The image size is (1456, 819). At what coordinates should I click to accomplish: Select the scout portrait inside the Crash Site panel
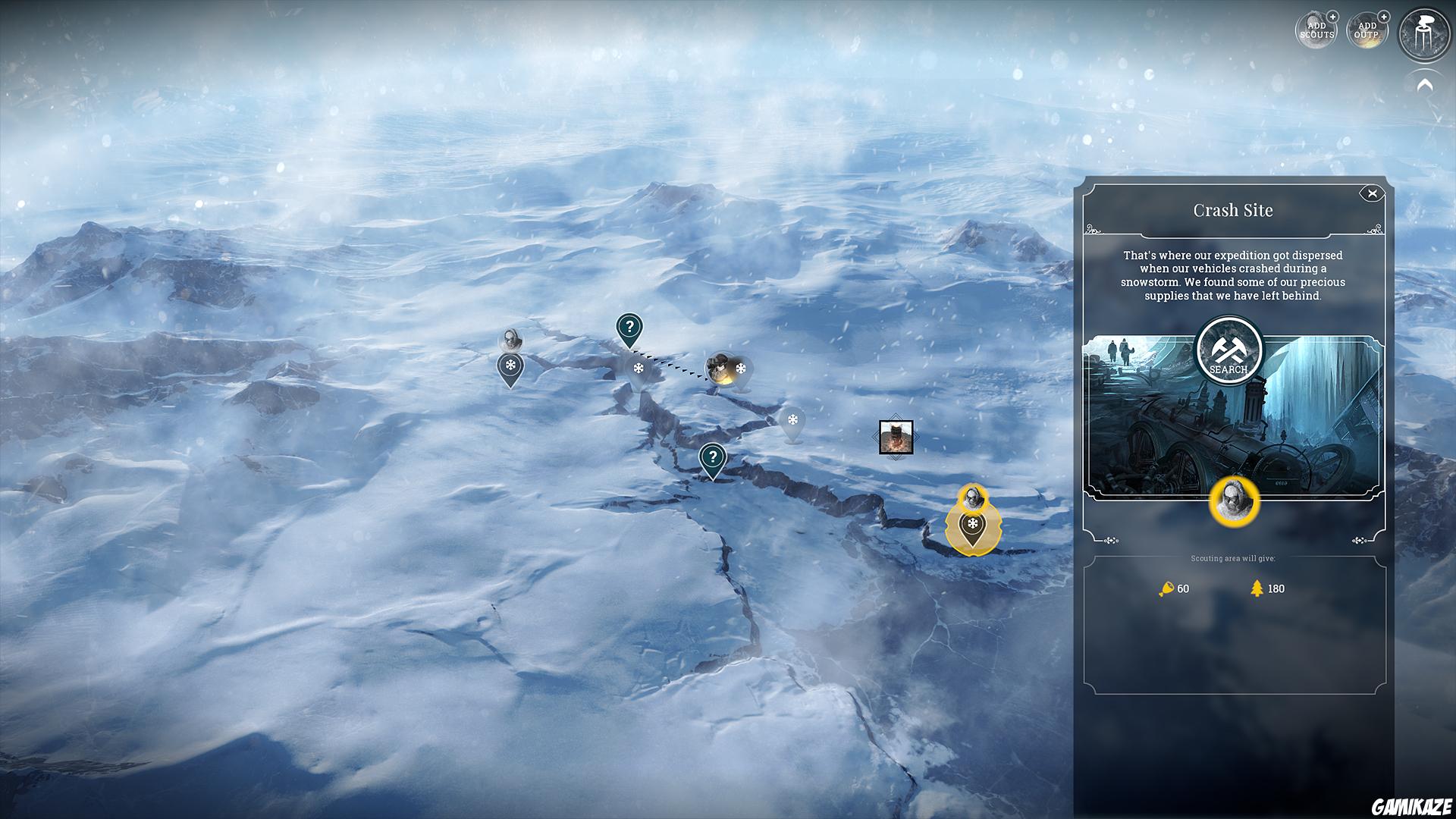coord(1236,500)
